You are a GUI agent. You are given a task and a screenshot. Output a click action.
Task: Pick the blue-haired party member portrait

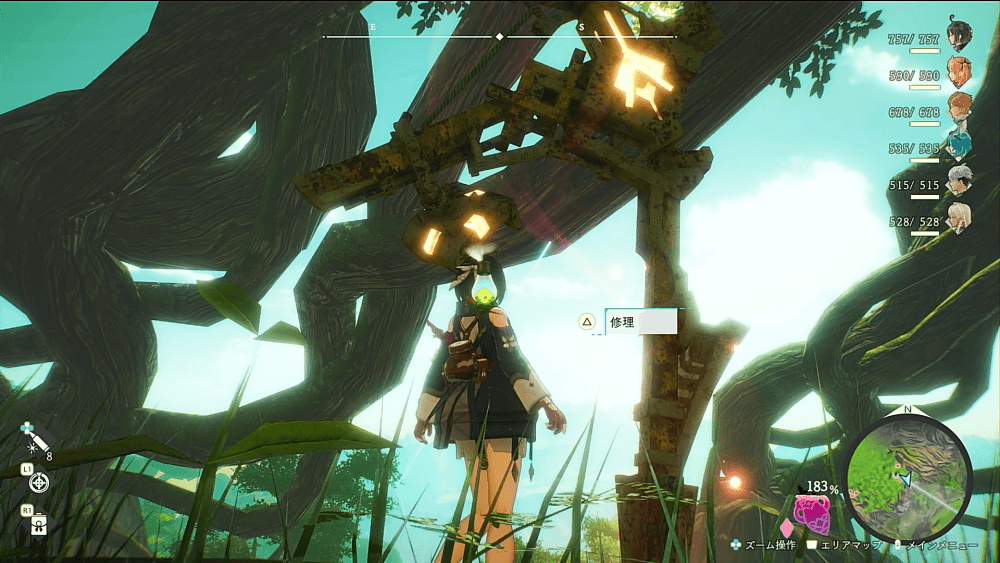958,145
